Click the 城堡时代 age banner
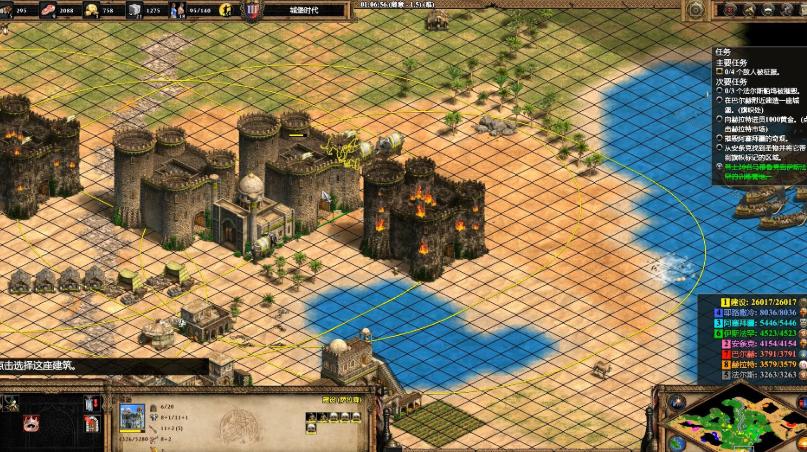Viewport: 807px width, 452px height. click(x=303, y=10)
